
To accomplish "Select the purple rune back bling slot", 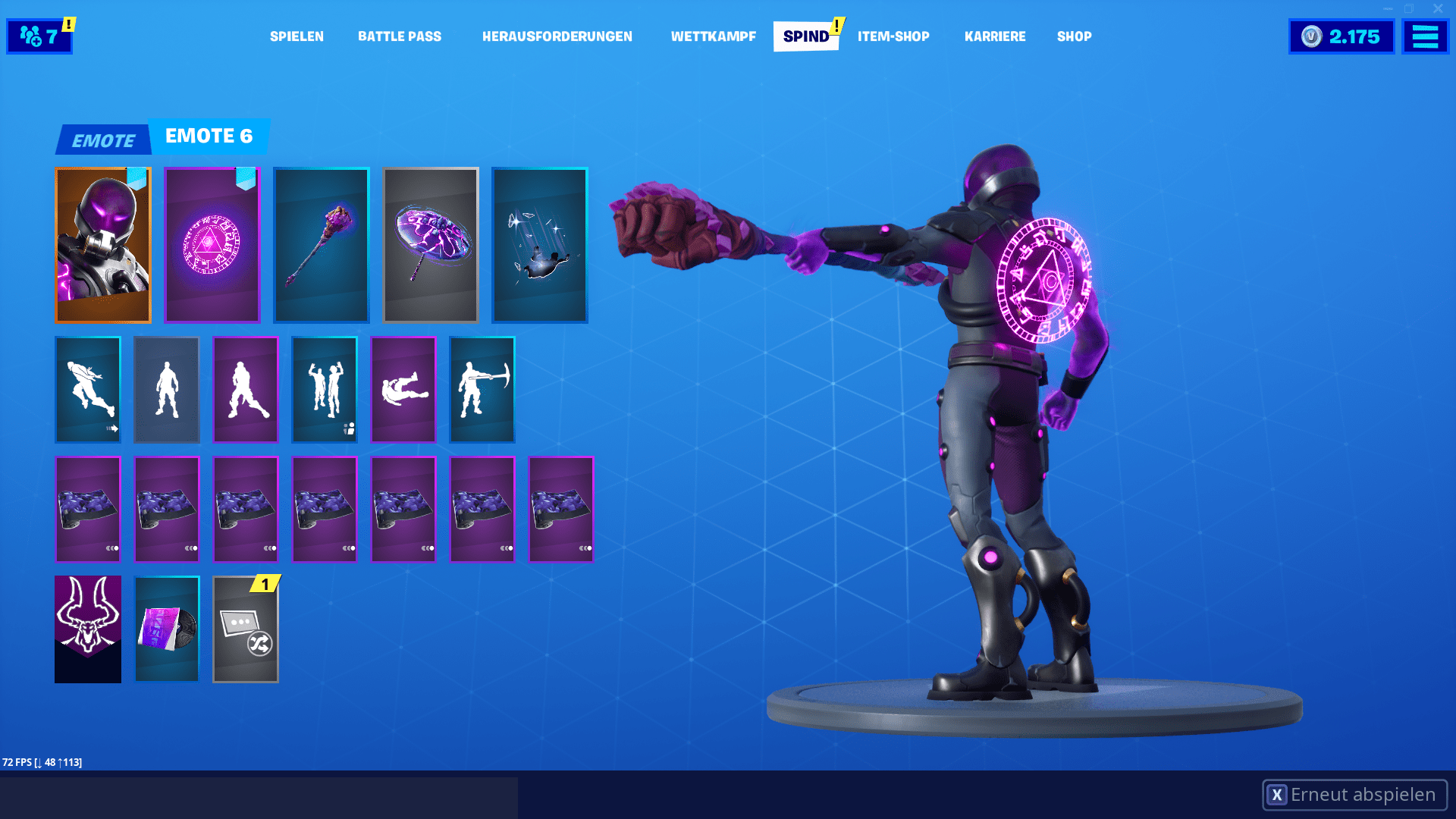I will (212, 244).
